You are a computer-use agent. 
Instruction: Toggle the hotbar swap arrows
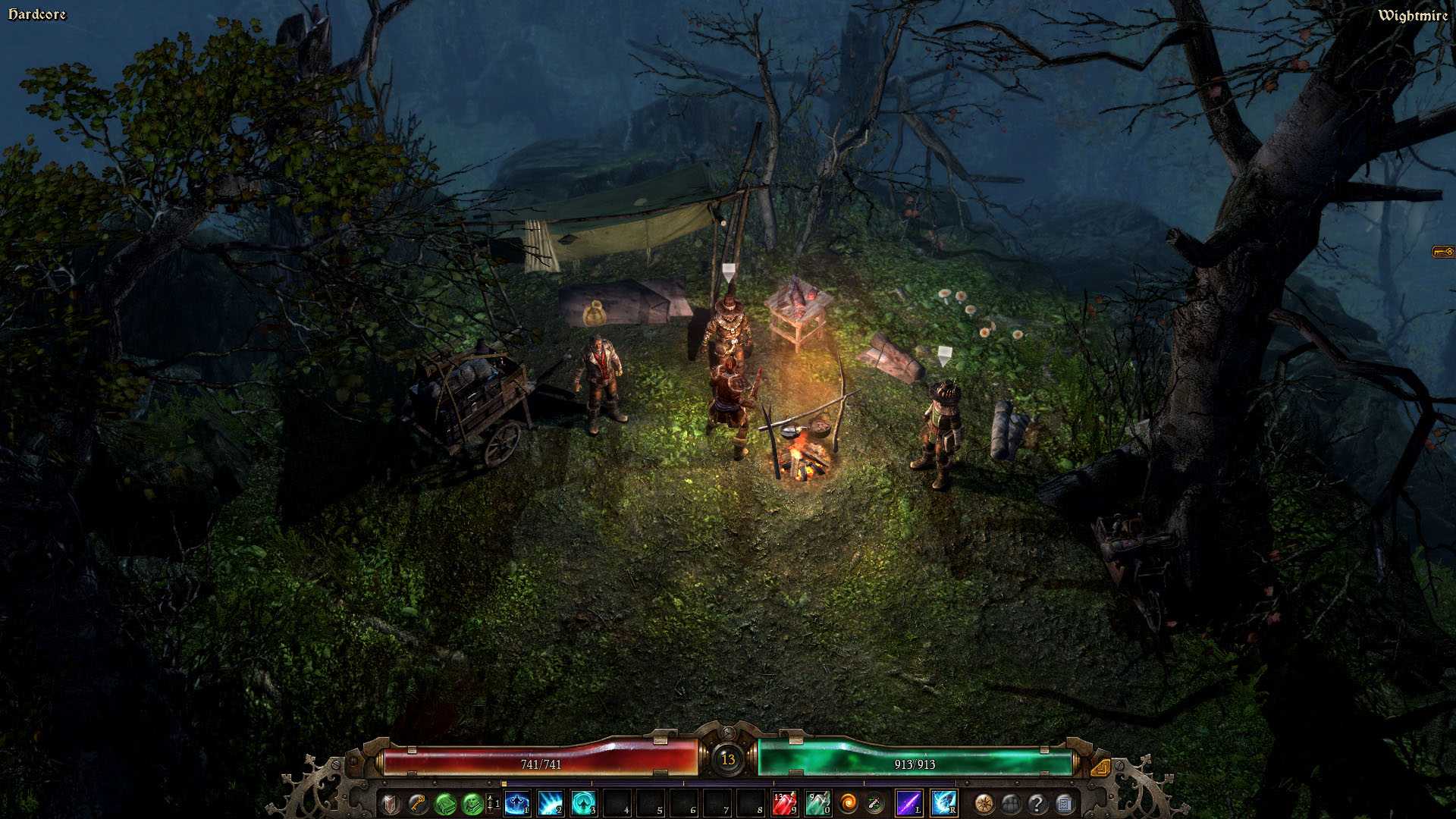pos(491,803)
